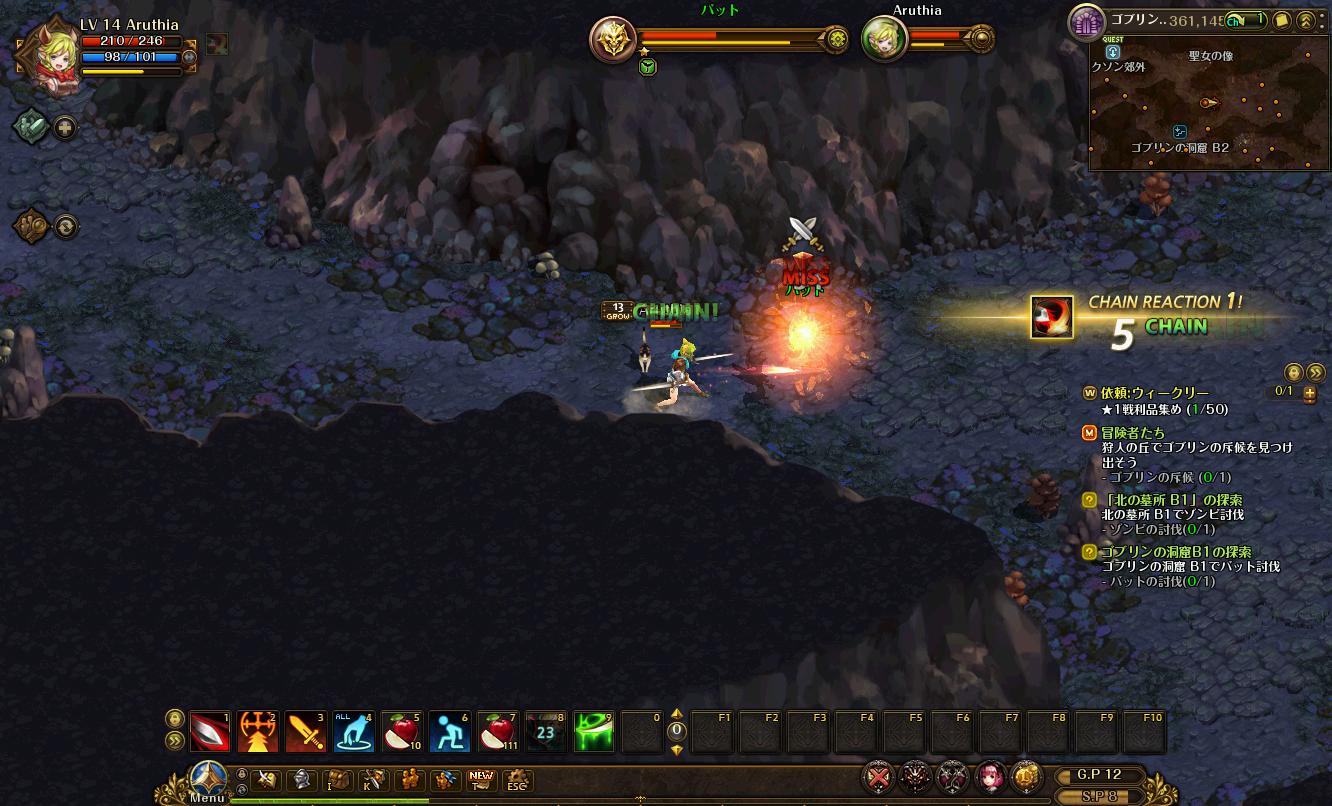Open the knight helmet character icon

[x=302, y=780]
